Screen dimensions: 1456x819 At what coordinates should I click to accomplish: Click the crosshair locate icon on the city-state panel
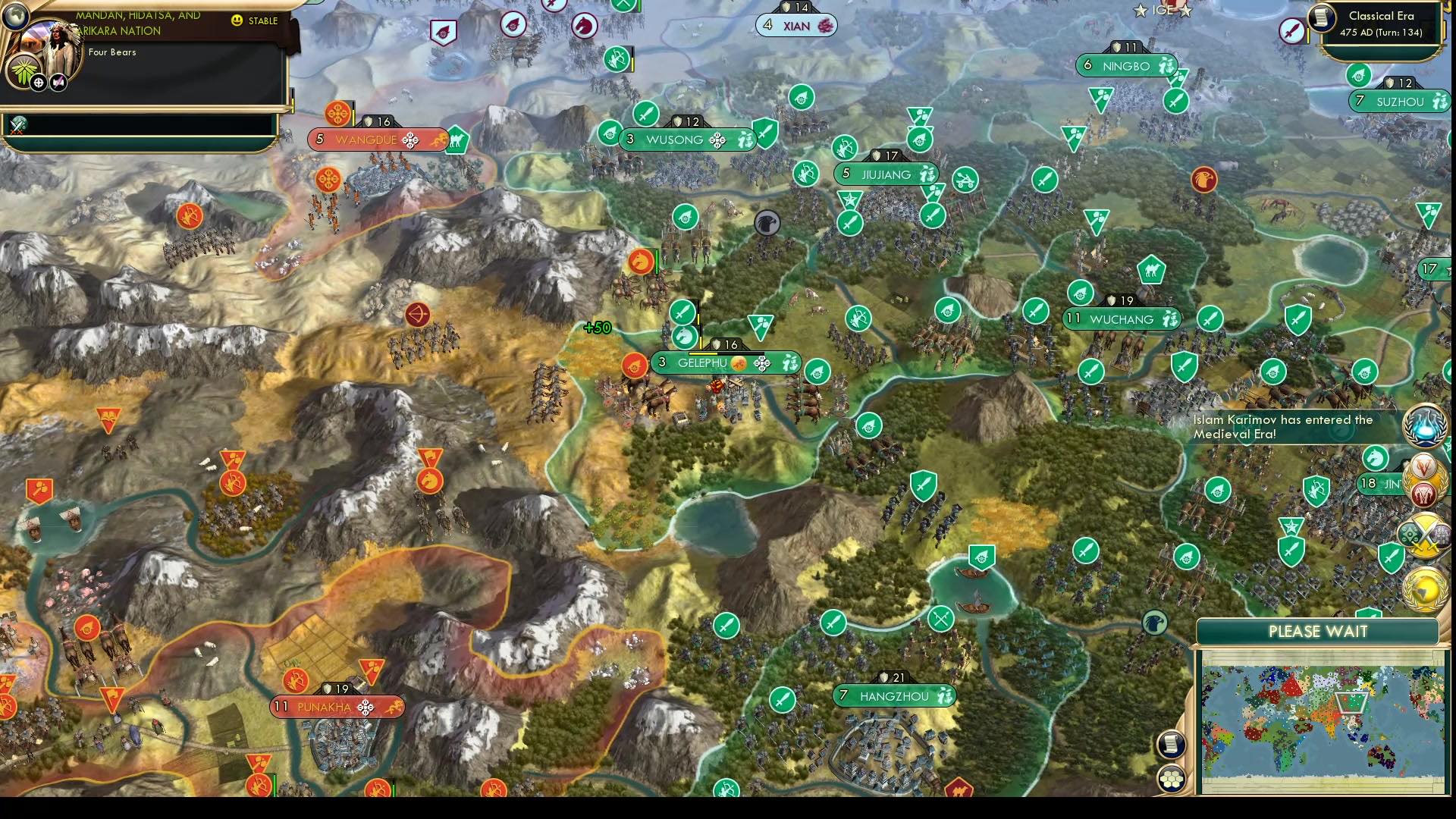point(39,83)
